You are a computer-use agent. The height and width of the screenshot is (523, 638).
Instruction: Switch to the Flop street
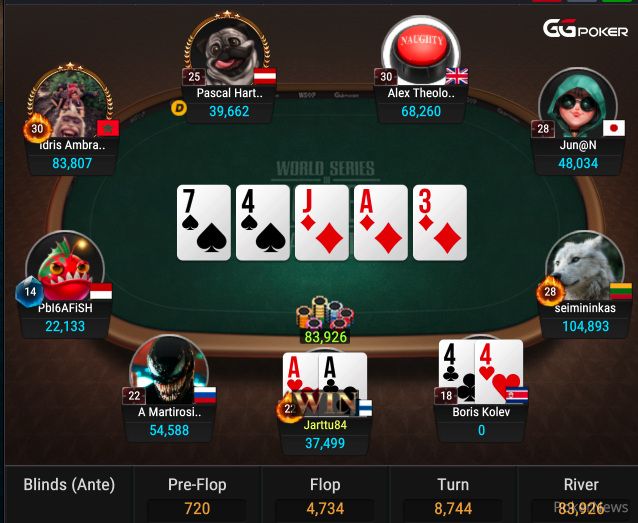325,495
